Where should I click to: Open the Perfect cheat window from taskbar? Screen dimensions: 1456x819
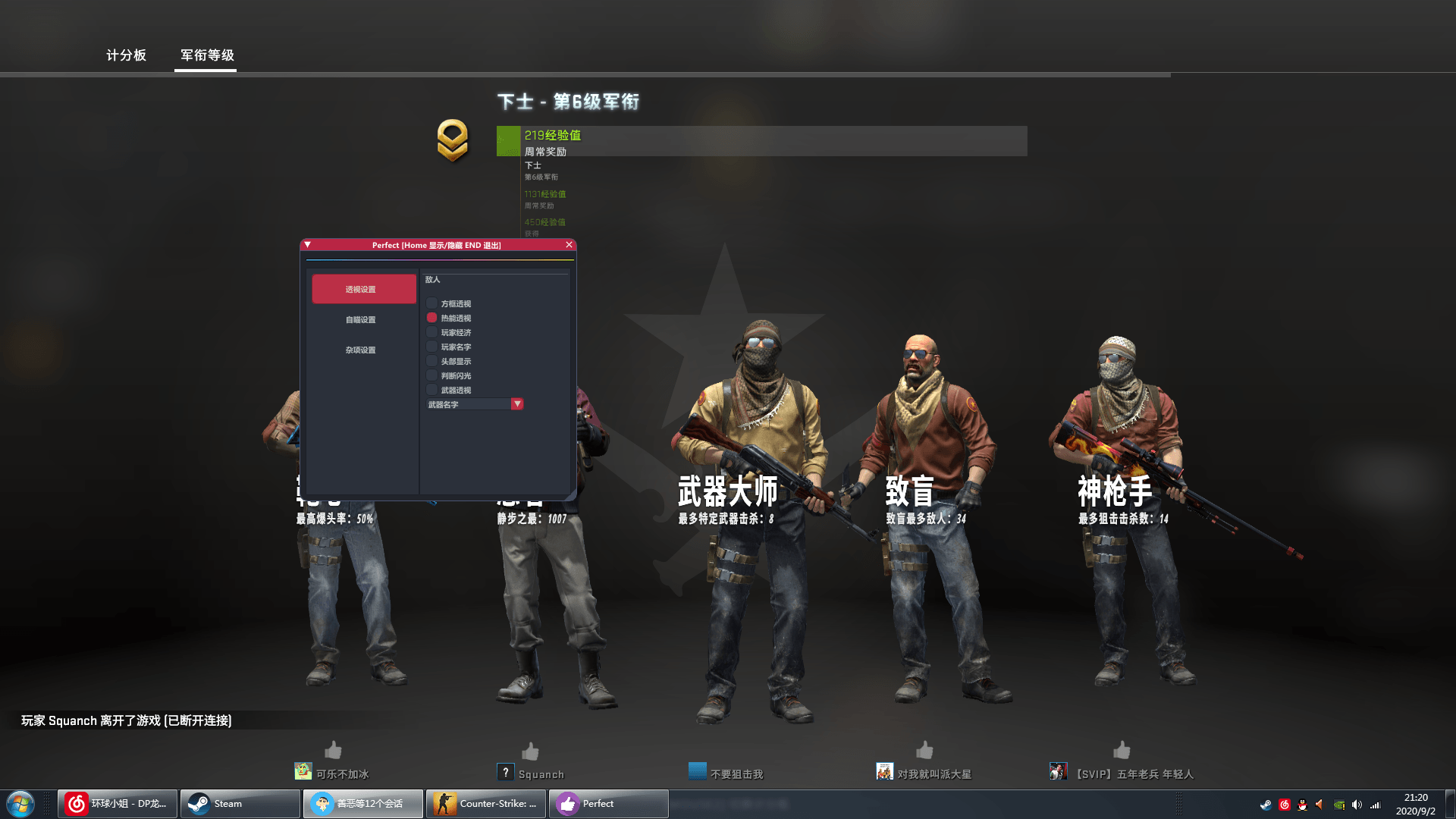pyautogui.click(x=607, y=803)
